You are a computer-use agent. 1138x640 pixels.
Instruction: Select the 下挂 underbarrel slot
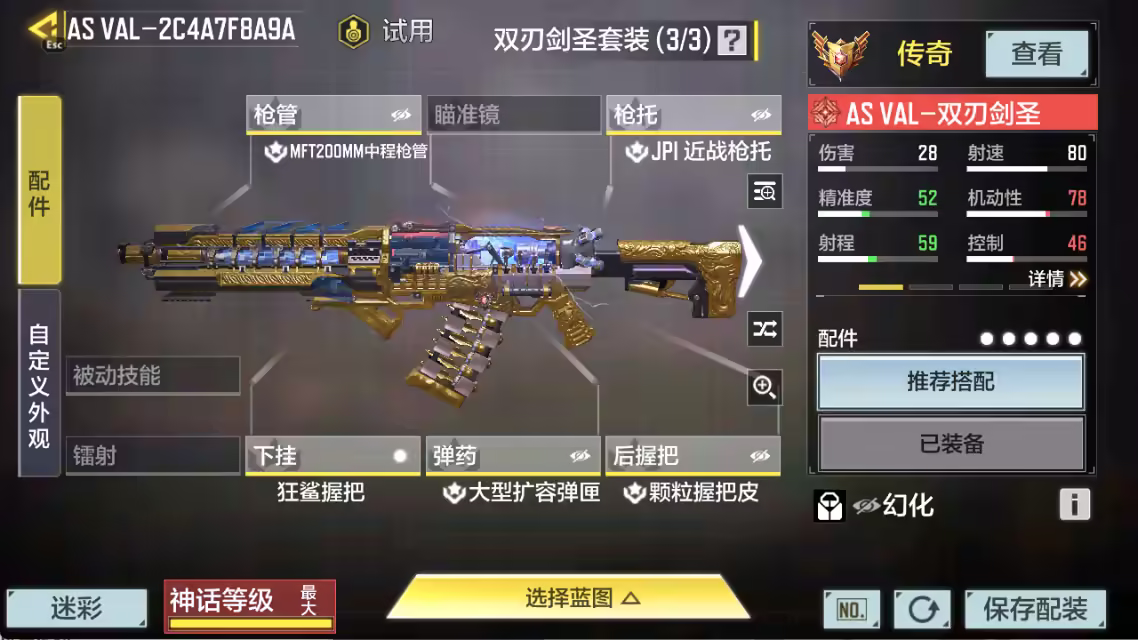coord(332,456)
